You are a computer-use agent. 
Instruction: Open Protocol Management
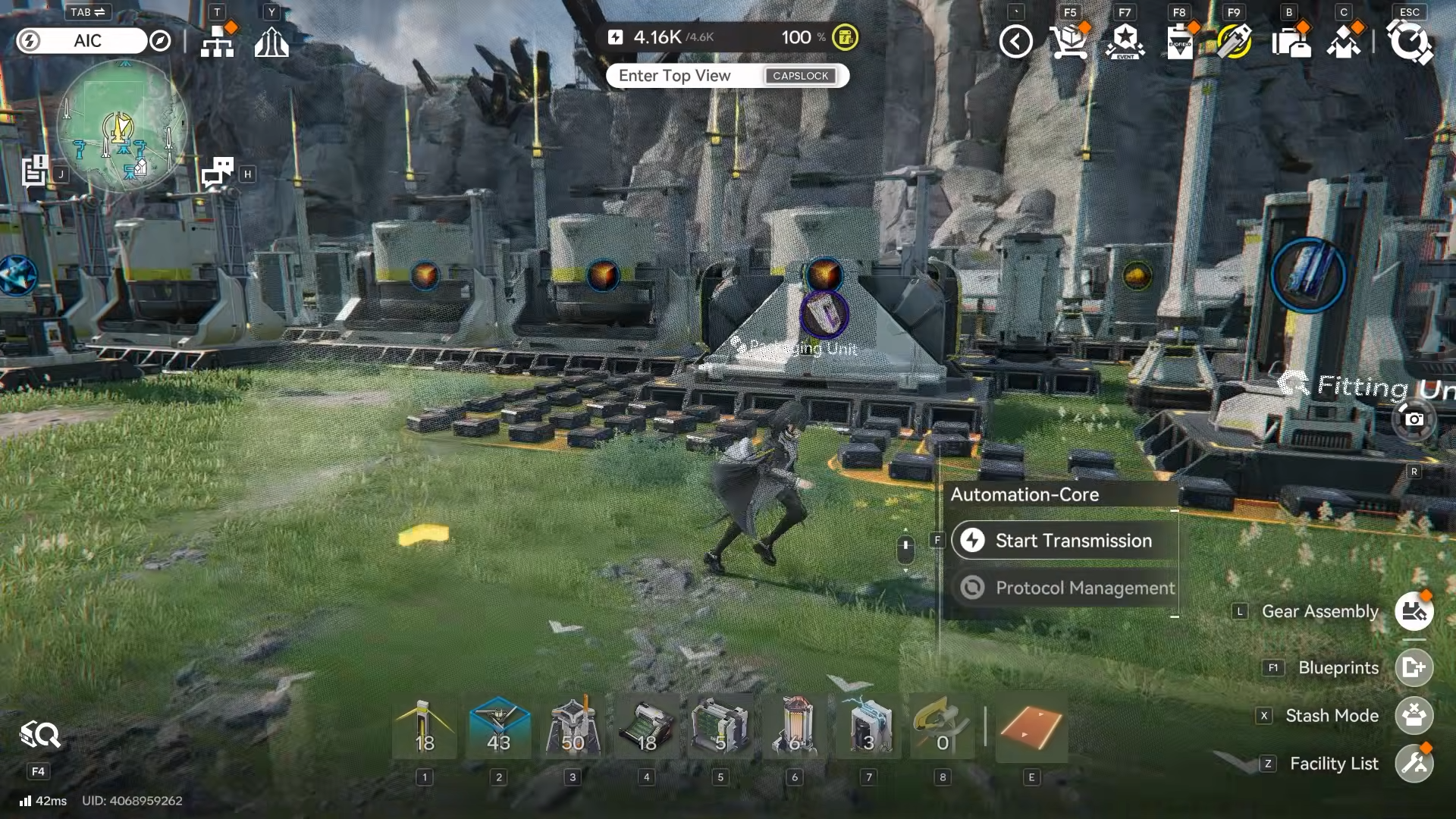tap(1065, 588)
